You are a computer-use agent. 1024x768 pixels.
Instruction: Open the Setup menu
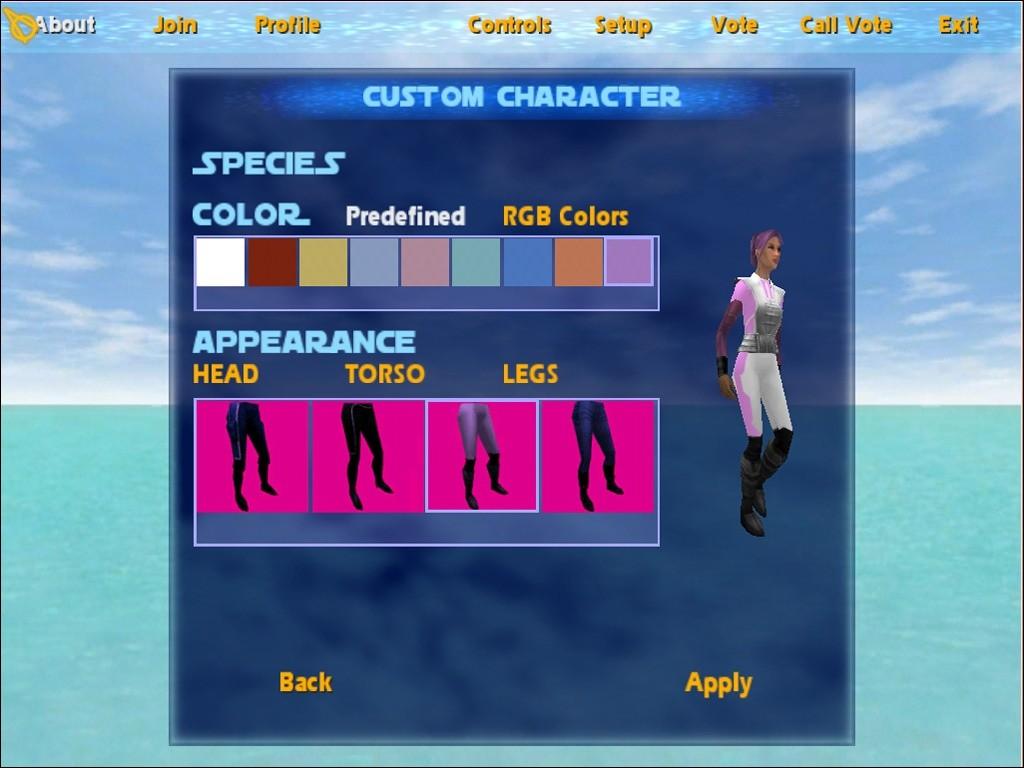[x=622, y=25]
